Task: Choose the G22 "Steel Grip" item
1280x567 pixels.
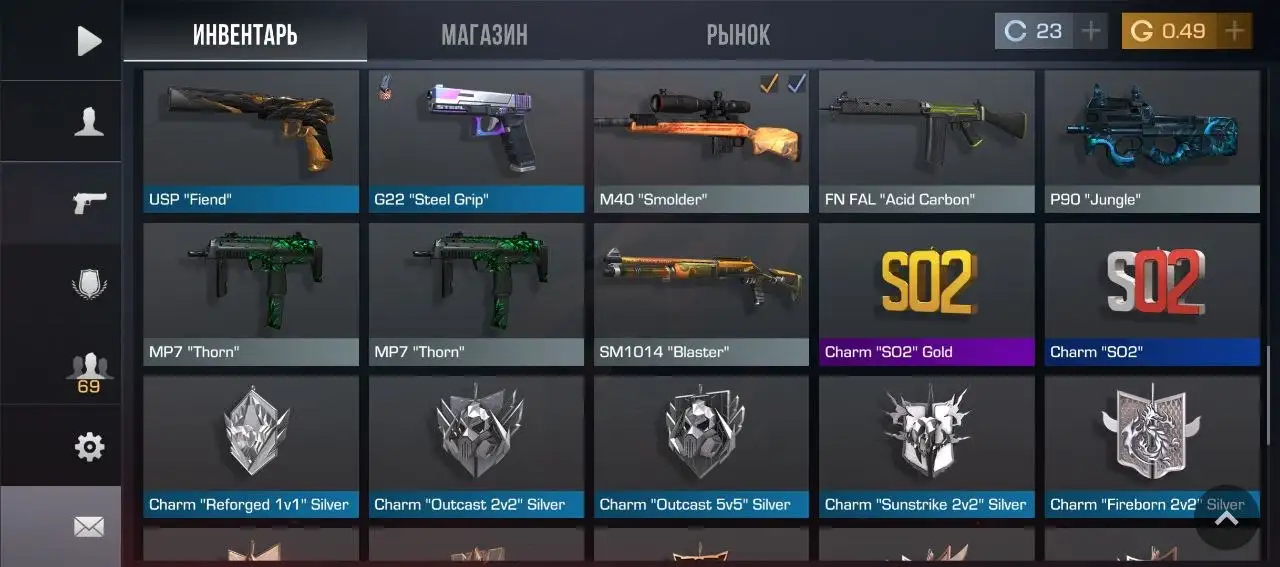Action: 476,140
